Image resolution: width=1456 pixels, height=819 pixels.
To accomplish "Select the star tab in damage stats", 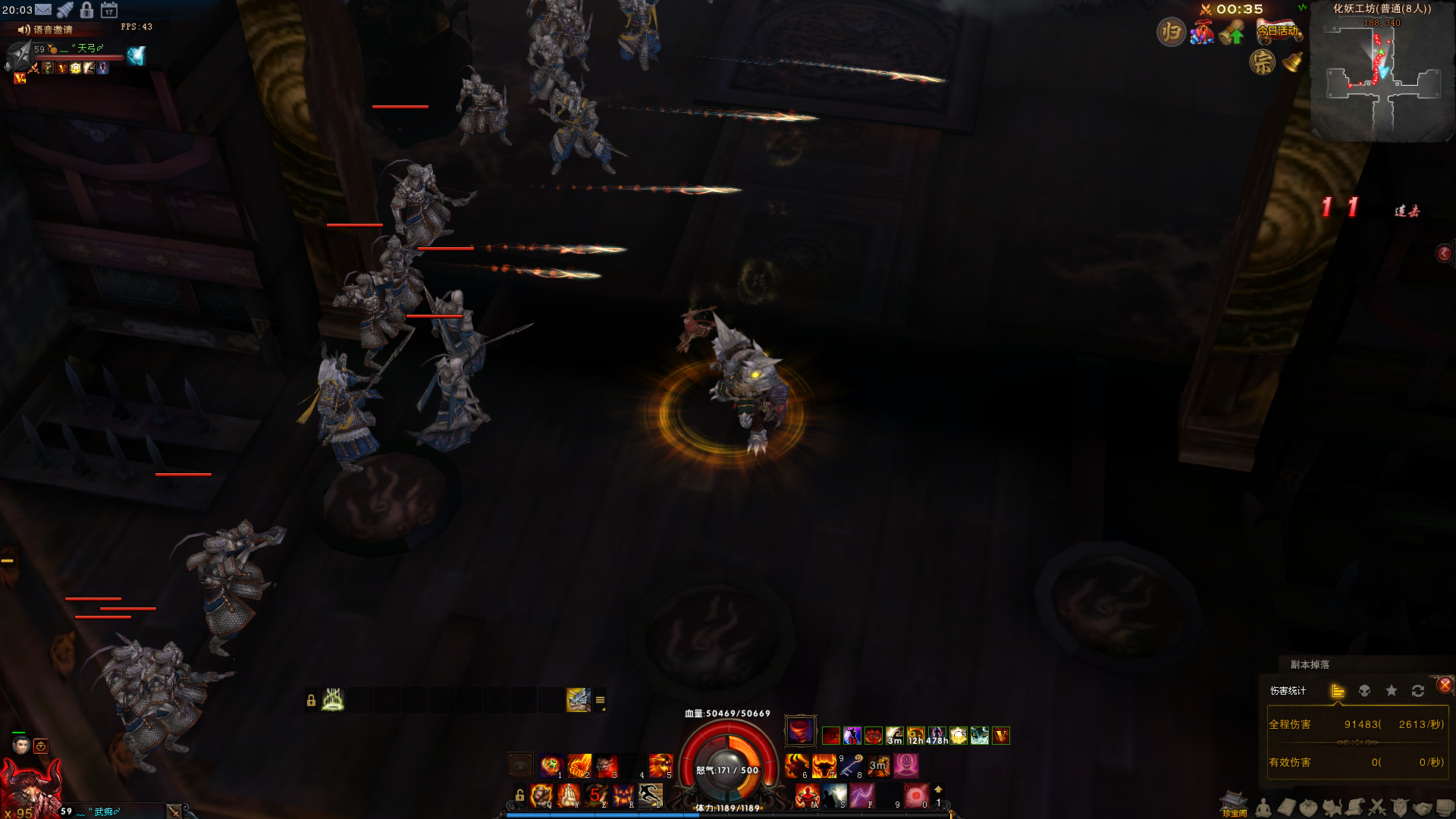I will click(x=1392, y=691).
